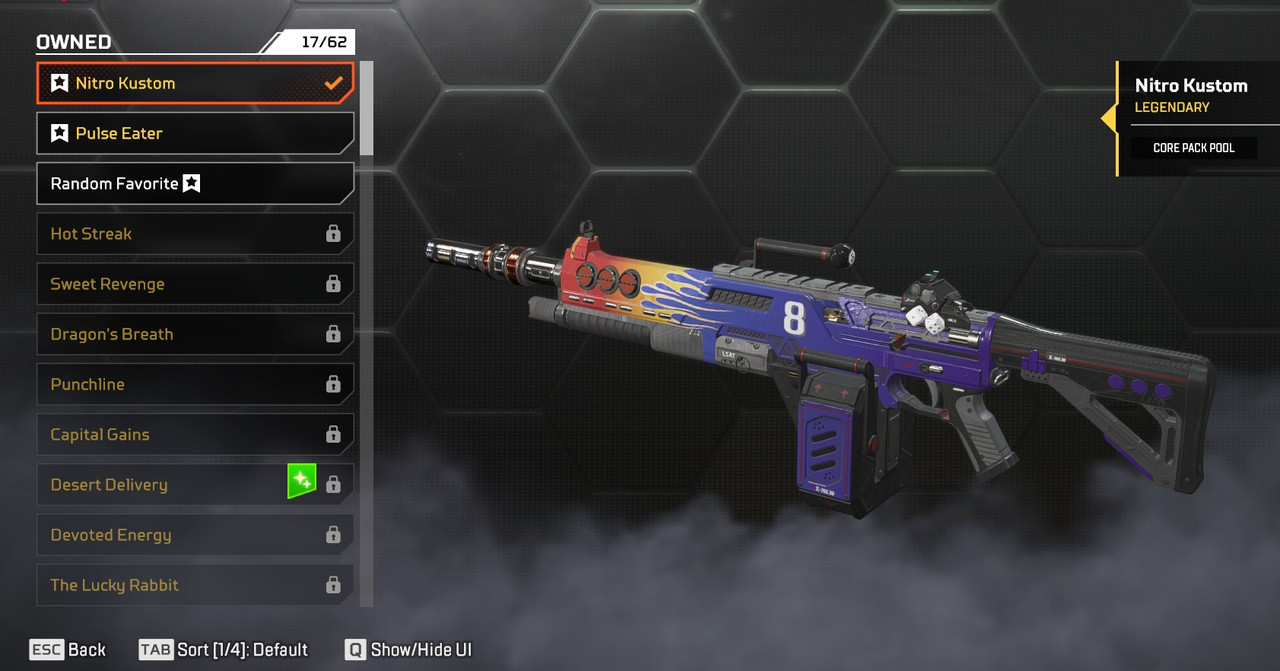This screenshot has height=671, width=1280.
Task: Toggle Show/Hide UI
Action: (x=408, y=650)
